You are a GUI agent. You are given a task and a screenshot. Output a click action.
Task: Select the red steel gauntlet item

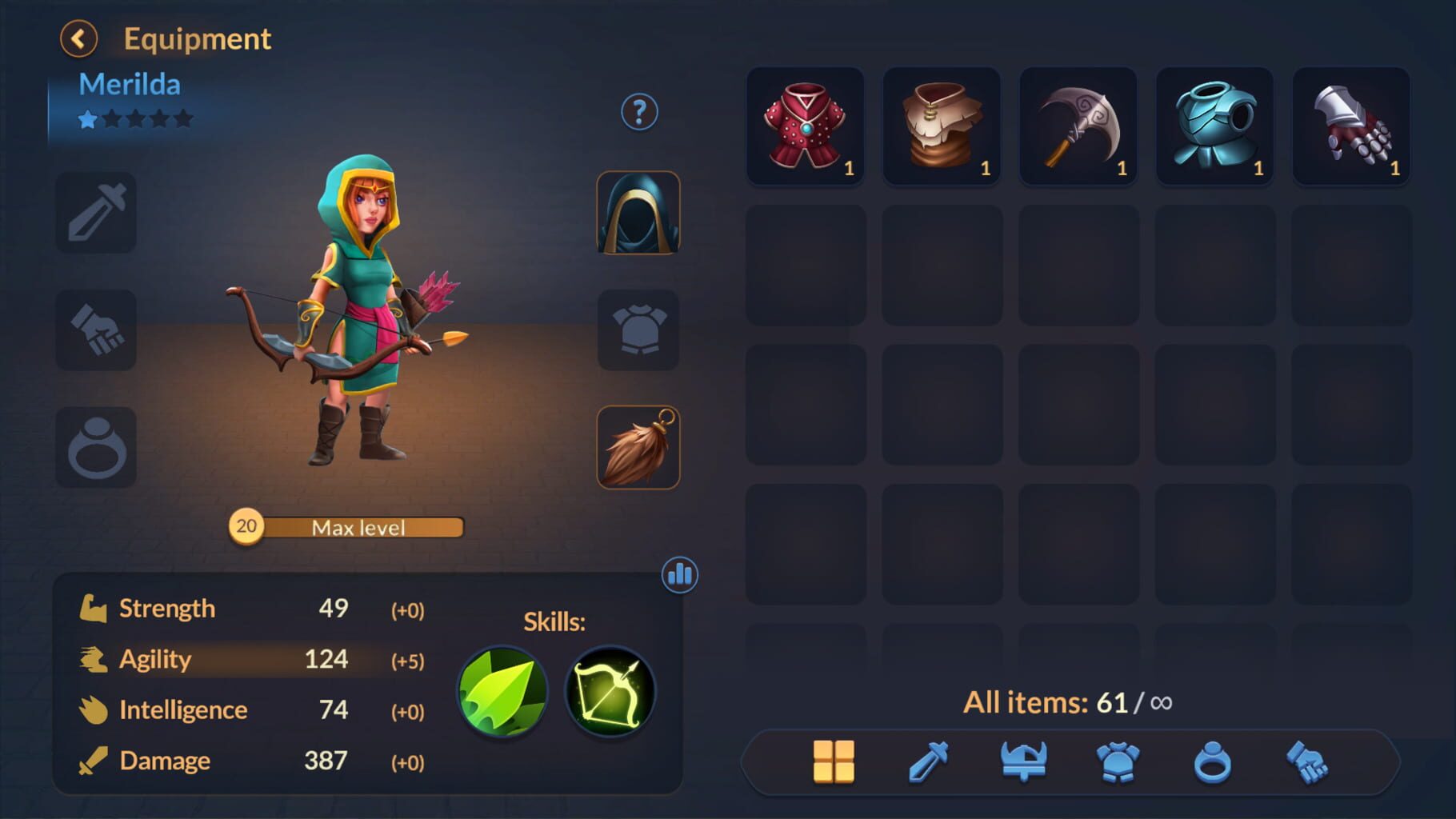1351,126
